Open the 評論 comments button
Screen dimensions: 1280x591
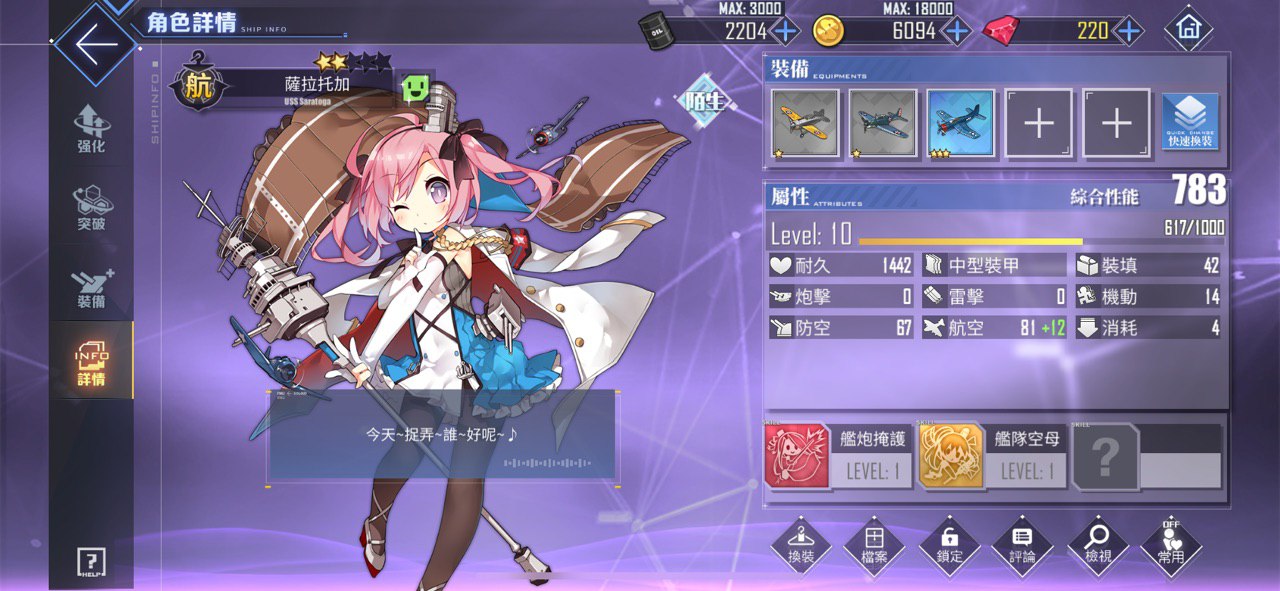(1023, 545)
